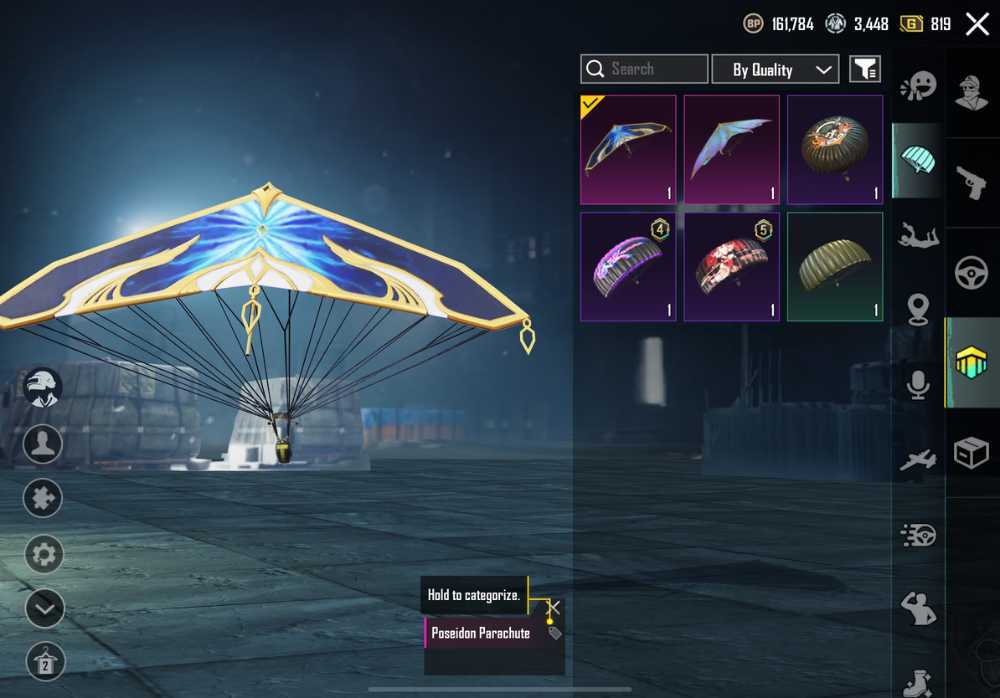
Task: Click the wardrobe hanger preset icon
Action: [x=44, y=661]
